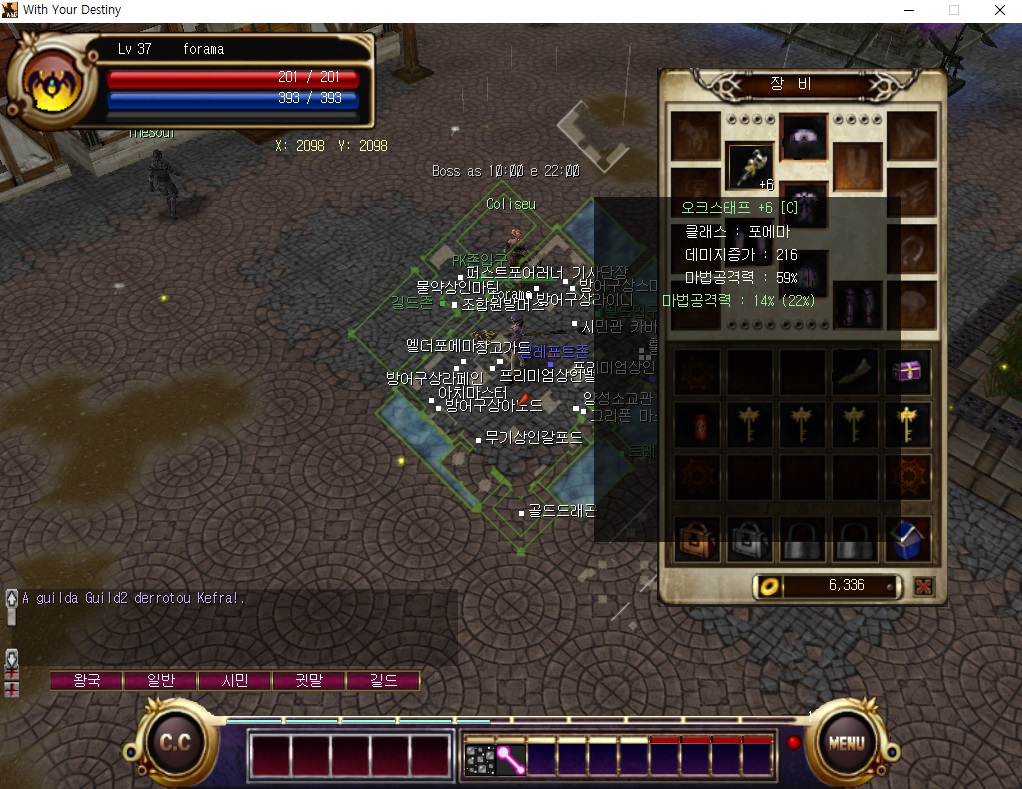The height and width of the screenshot is (789, 1022).
Task: Select the purple treasure chest item
Action: pos(907,372)
